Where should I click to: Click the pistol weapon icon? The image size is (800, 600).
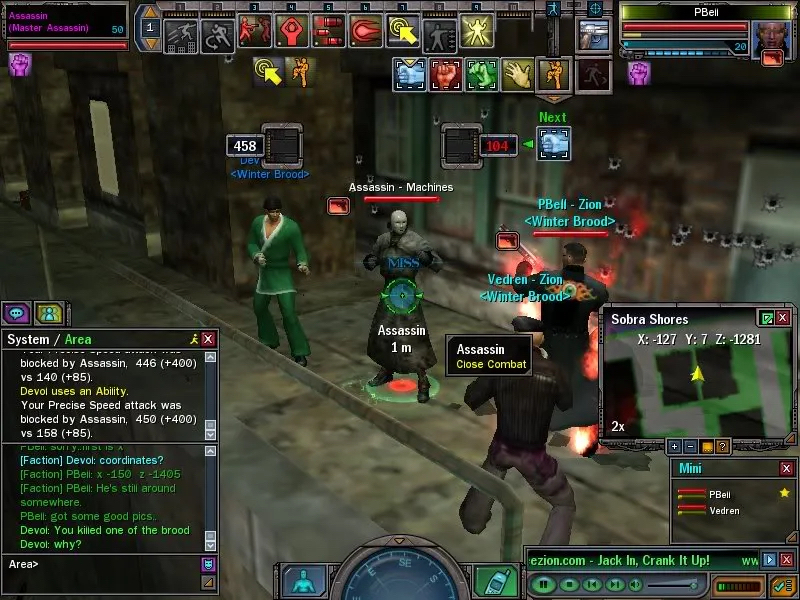[595, 34]
